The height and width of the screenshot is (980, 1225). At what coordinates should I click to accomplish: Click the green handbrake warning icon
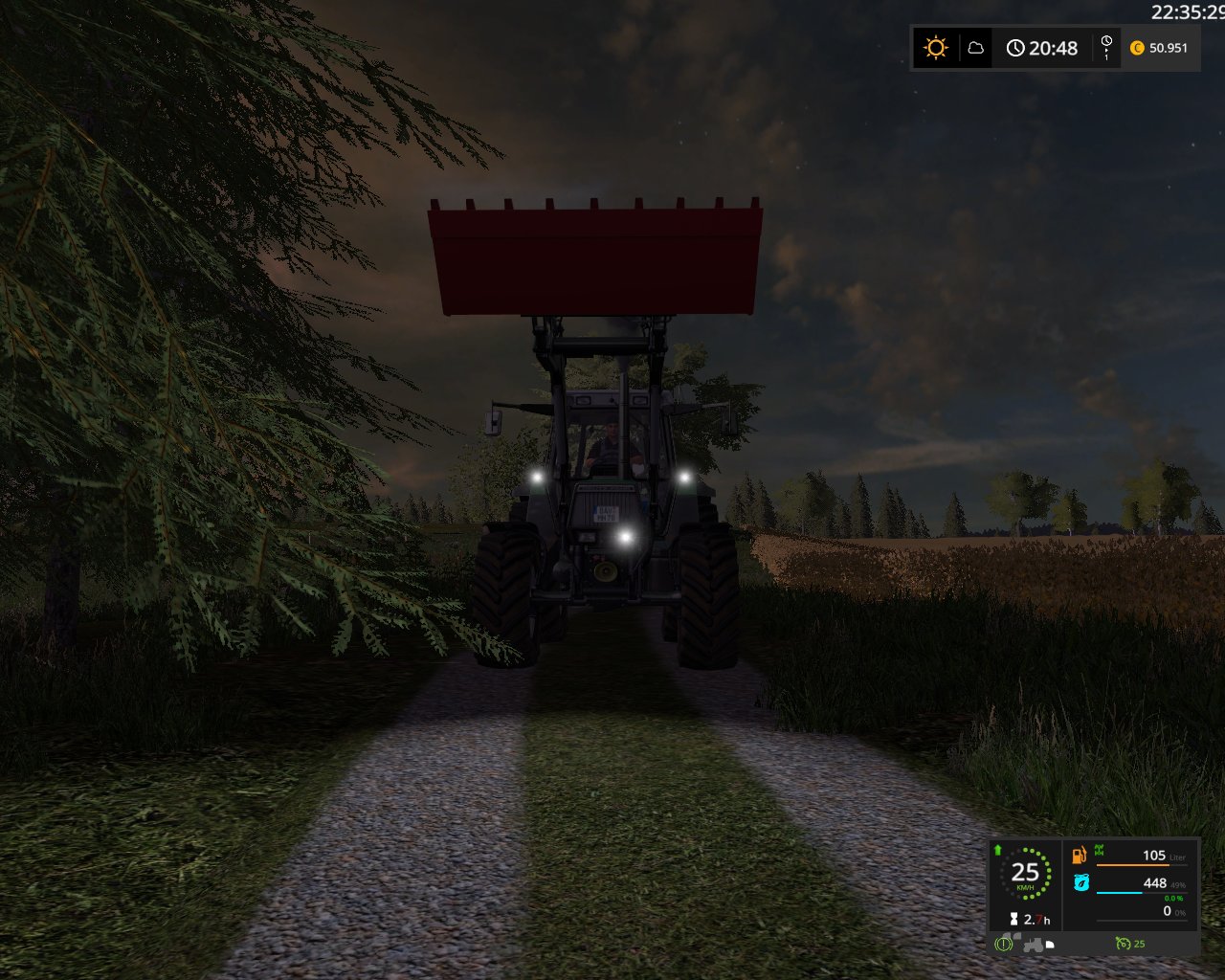click(1003, 944)
